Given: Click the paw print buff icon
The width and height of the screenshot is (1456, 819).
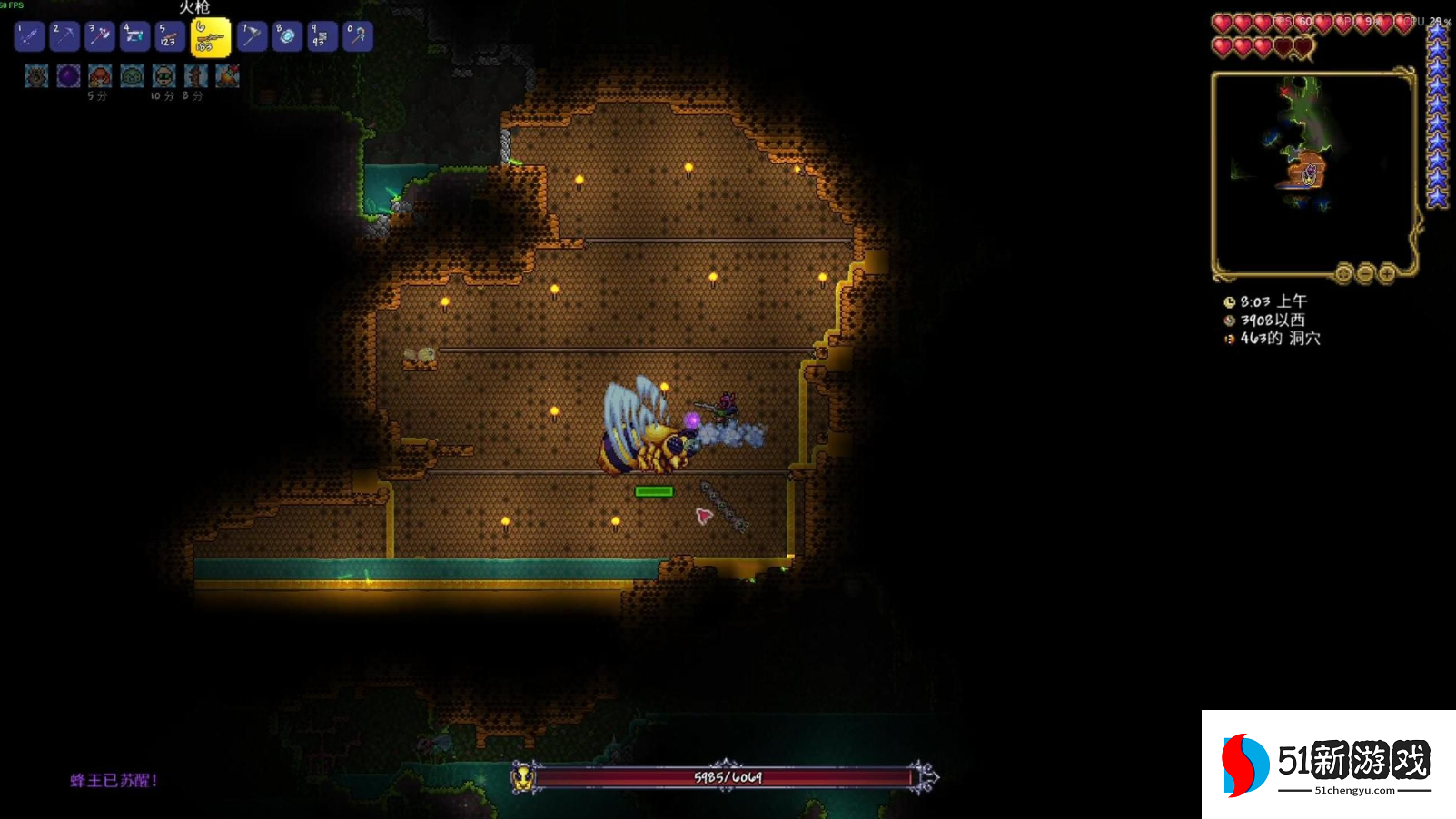Looking at the screenshot, I should [36, 76].
